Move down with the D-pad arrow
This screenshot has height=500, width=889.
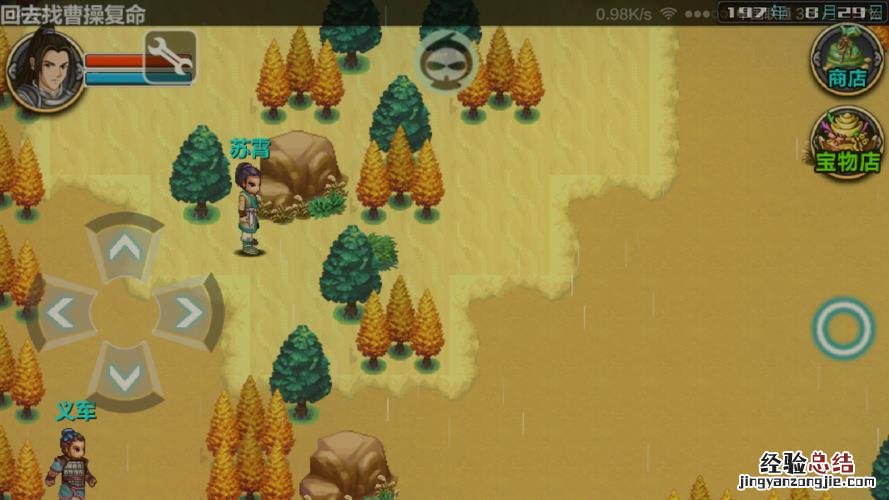124,378
